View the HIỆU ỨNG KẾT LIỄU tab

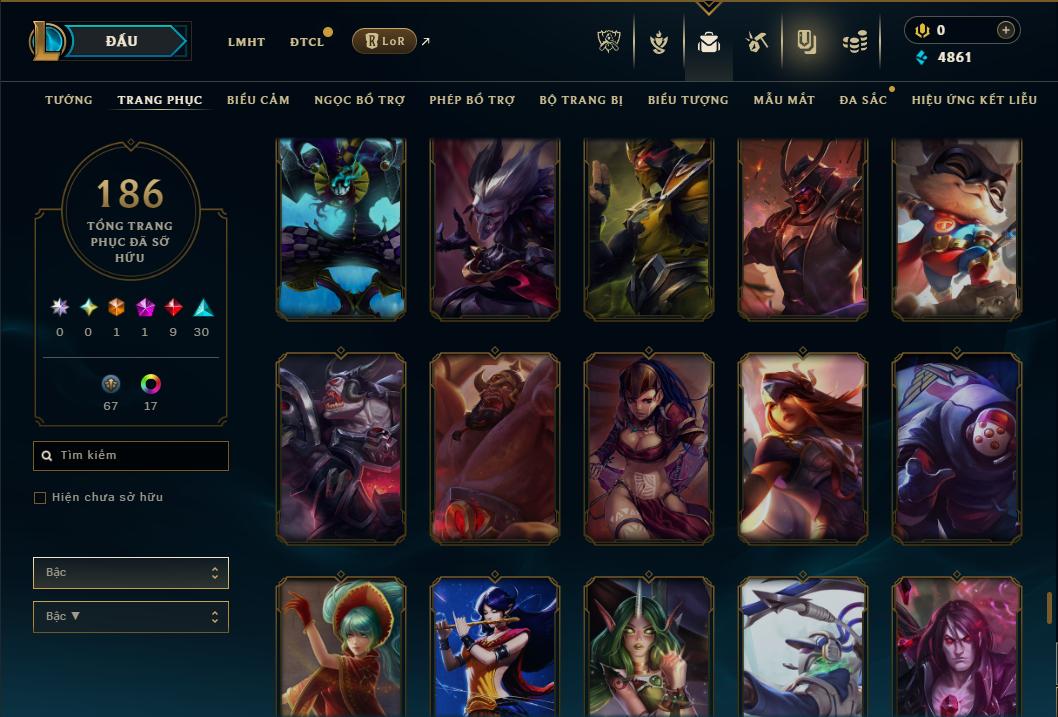(x=974, y=100)
